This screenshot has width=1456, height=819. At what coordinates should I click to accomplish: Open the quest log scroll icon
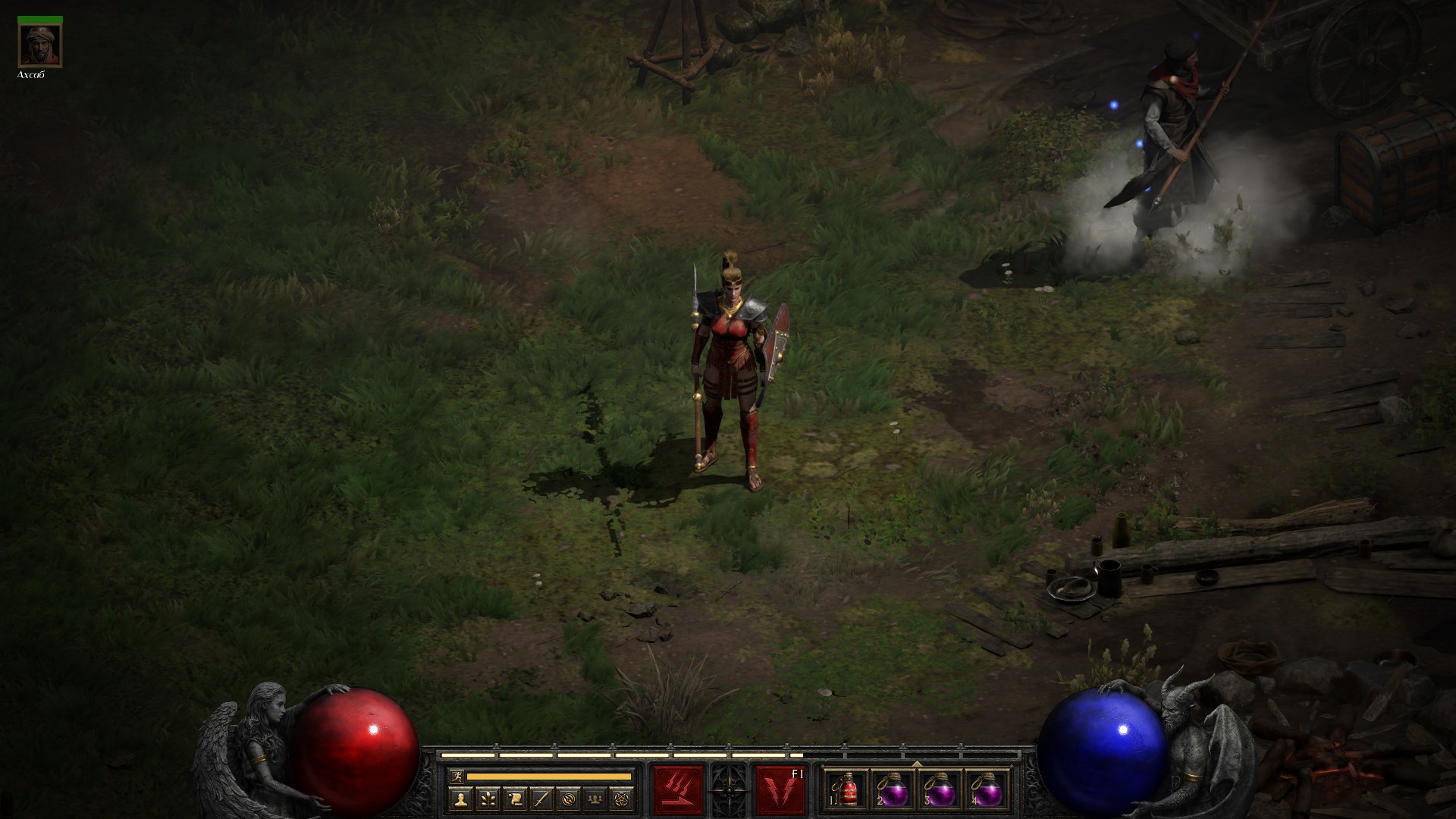pos(515,799)
